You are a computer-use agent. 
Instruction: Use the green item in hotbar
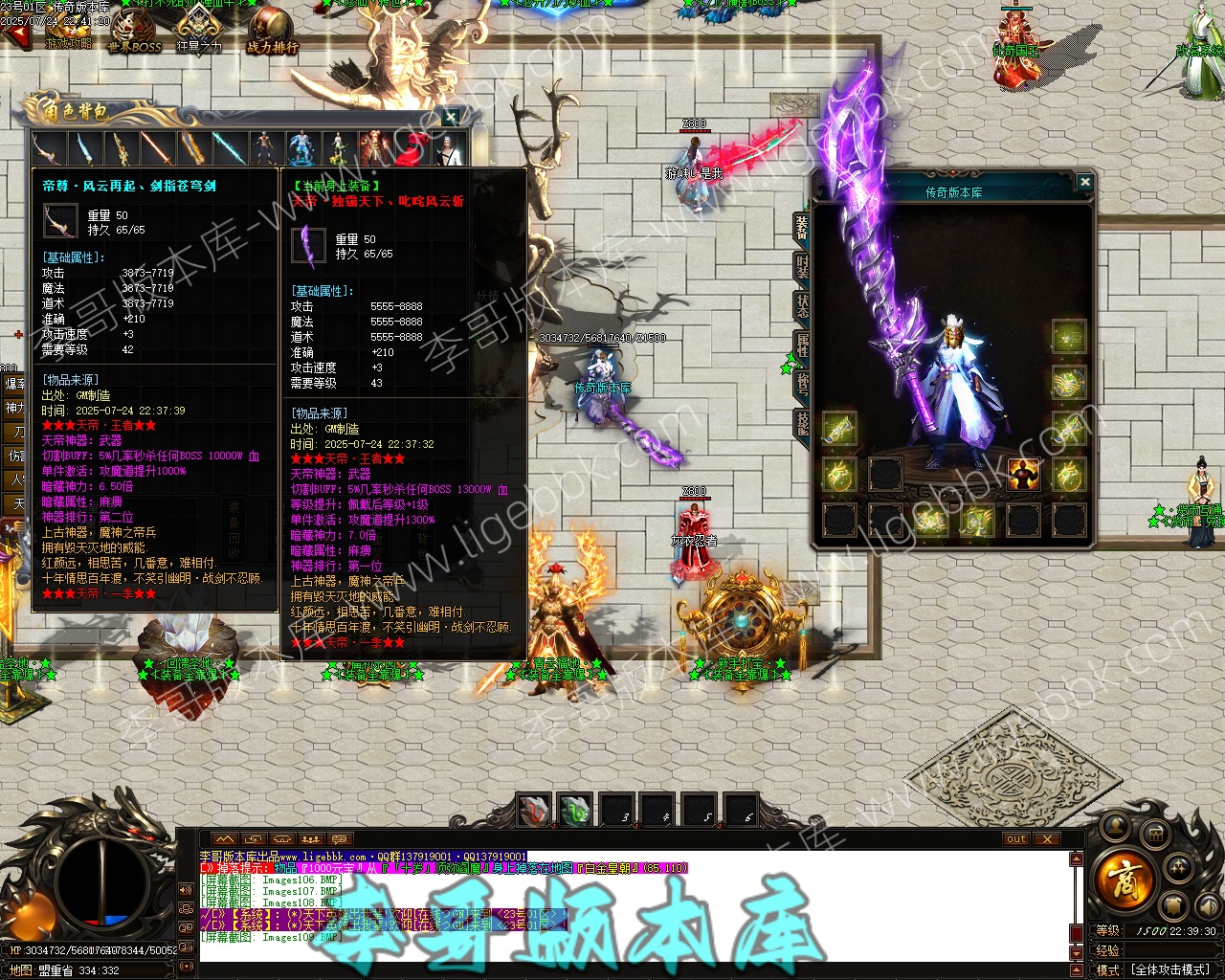click(575, 811)
